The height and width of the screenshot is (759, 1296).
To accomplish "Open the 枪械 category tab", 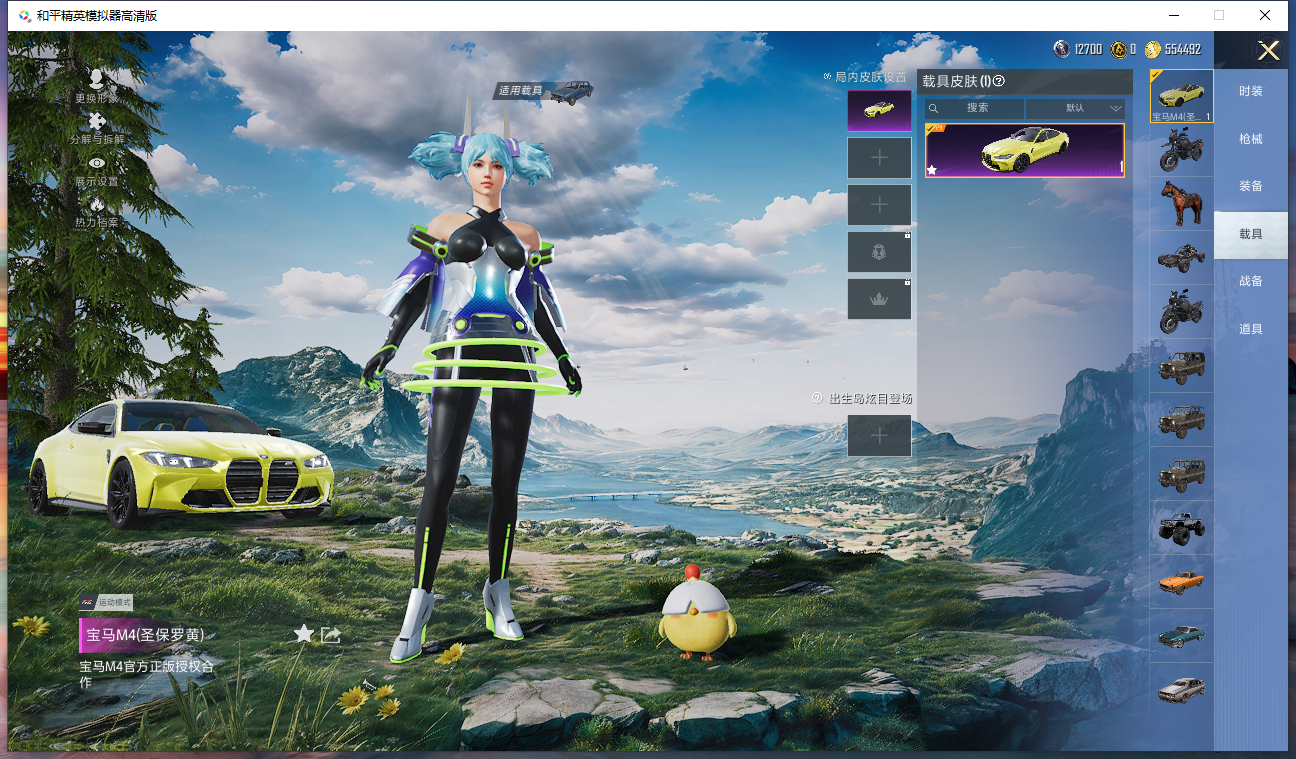I will 1250,139.
